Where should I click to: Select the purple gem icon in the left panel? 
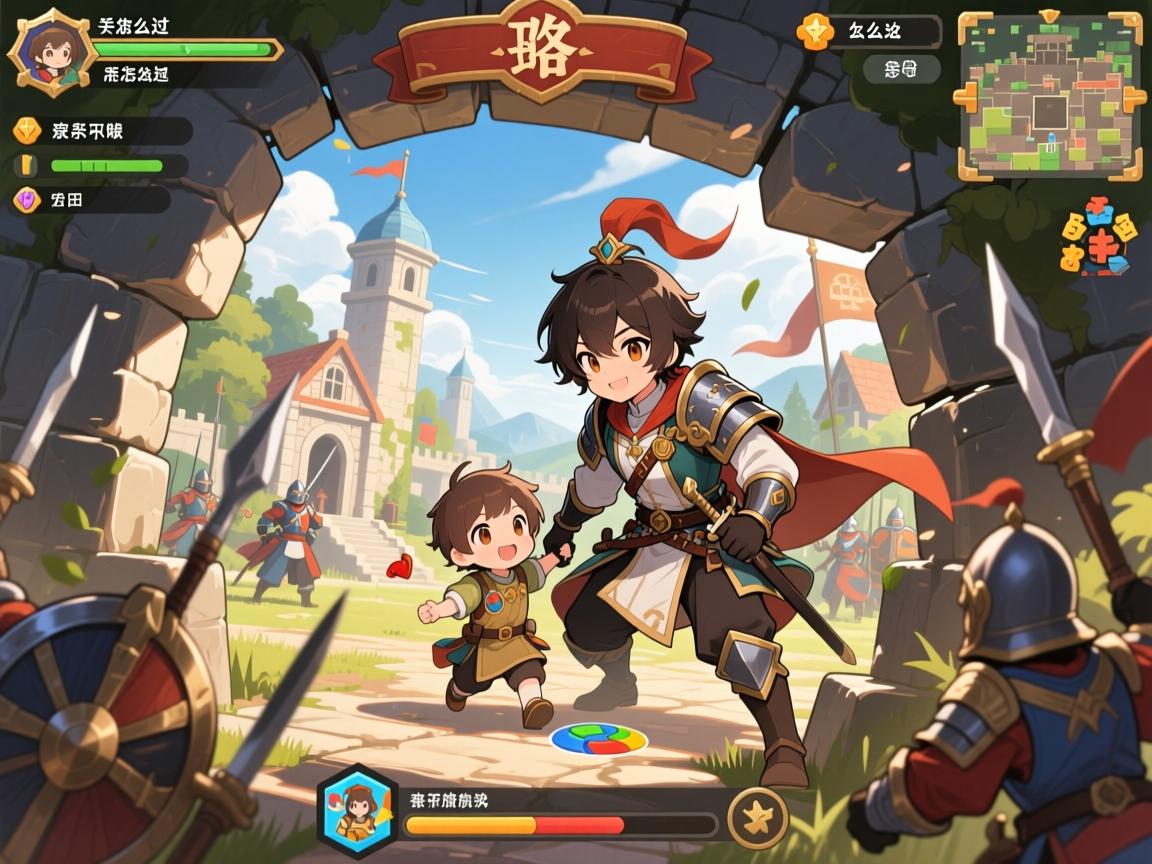[x=27, y=199]
